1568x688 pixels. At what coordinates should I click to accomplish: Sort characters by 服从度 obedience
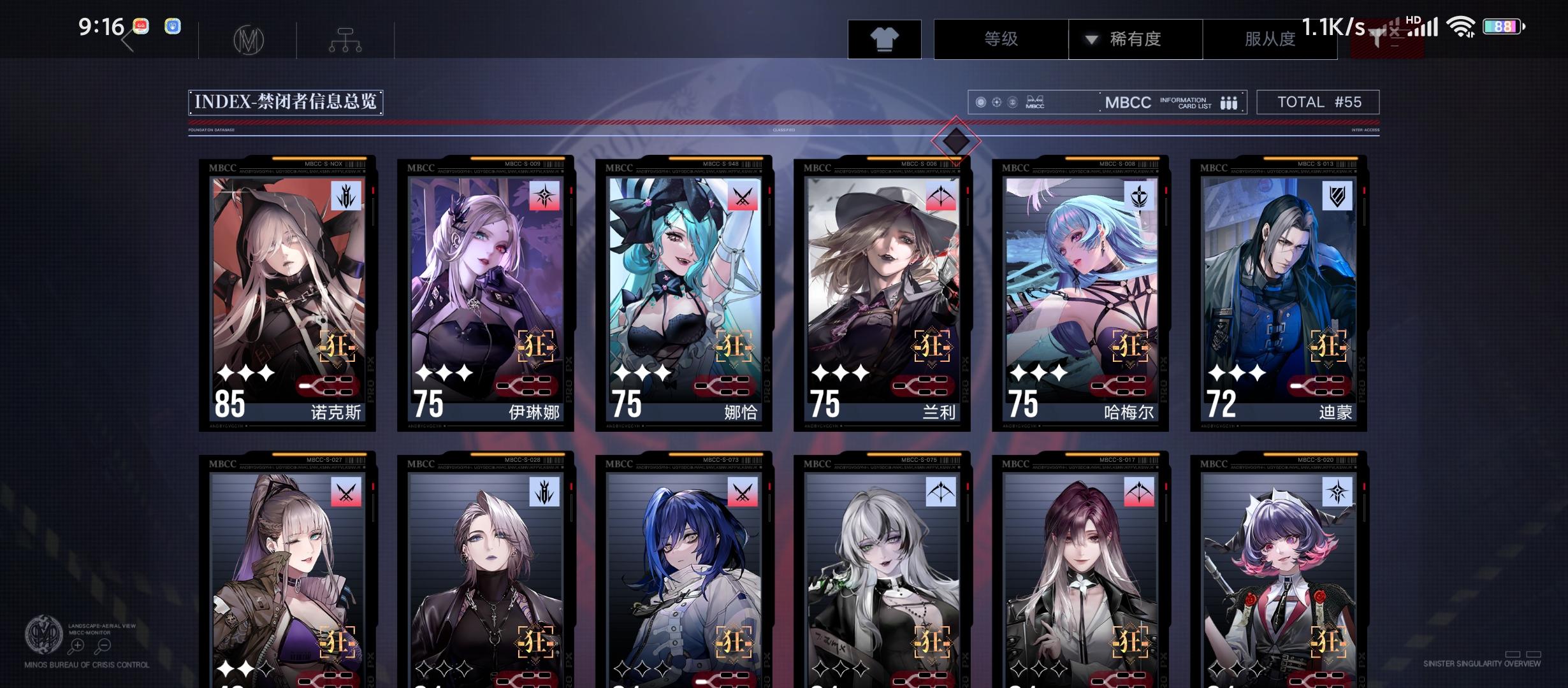click(1270, 39)
